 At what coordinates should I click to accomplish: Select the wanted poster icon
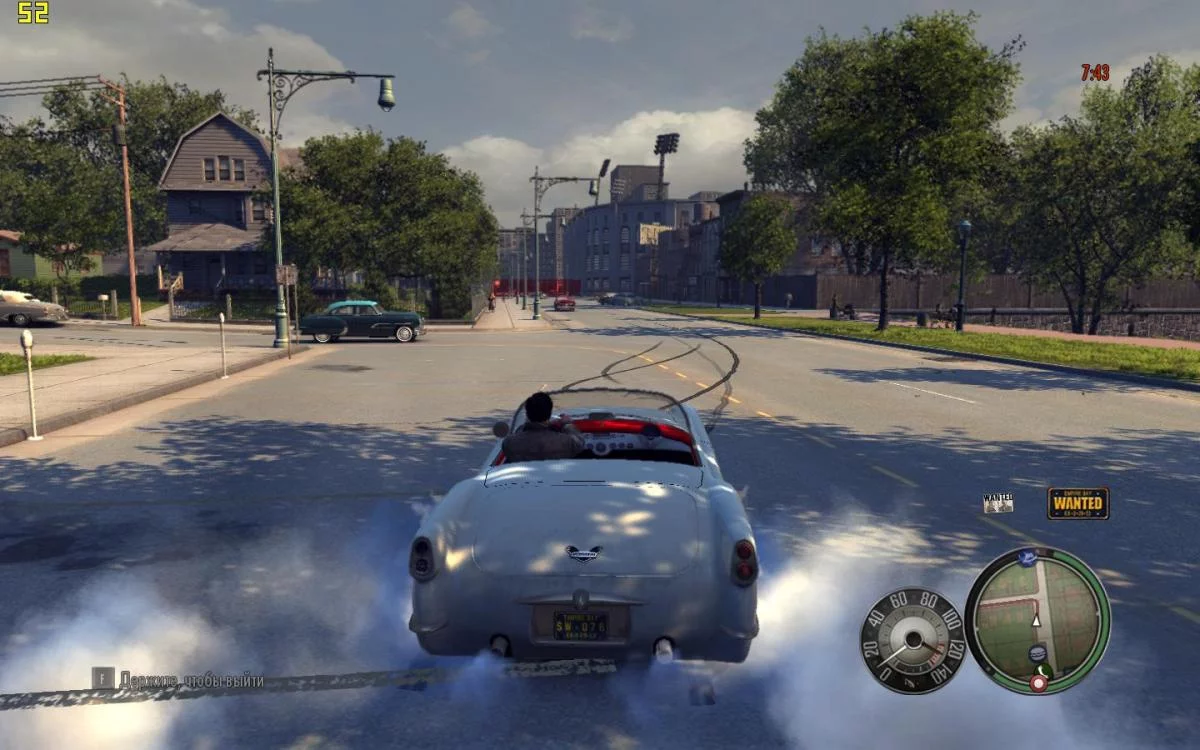[997, 502]
